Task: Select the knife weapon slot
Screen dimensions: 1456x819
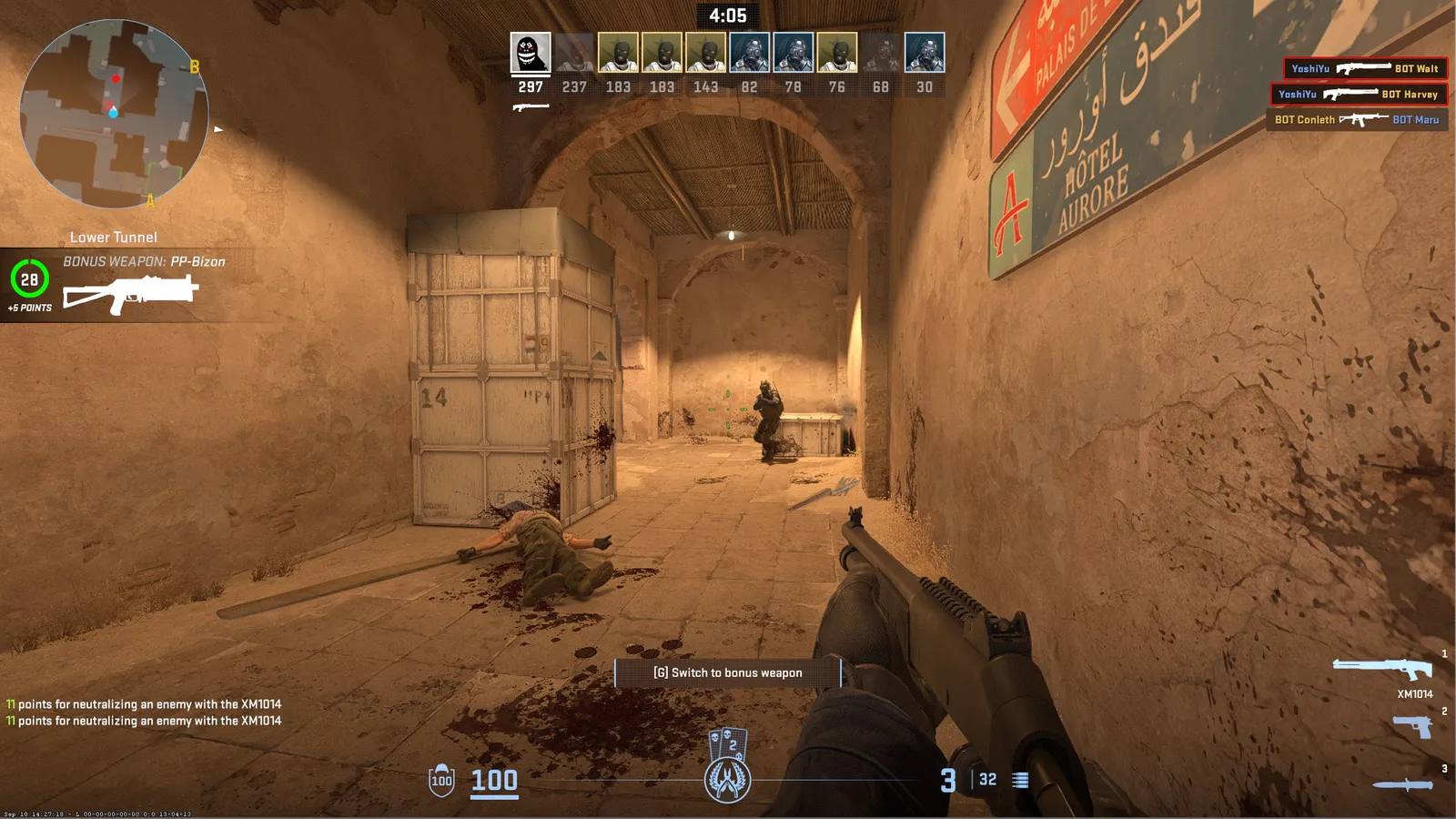Action: tap(1402, 784)
